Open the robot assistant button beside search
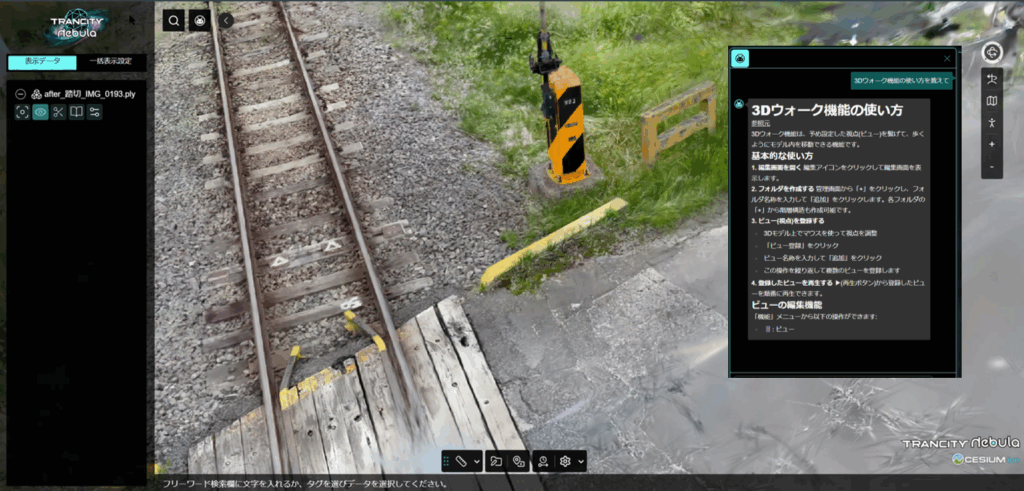1024x491 pixels. (200, 20)
